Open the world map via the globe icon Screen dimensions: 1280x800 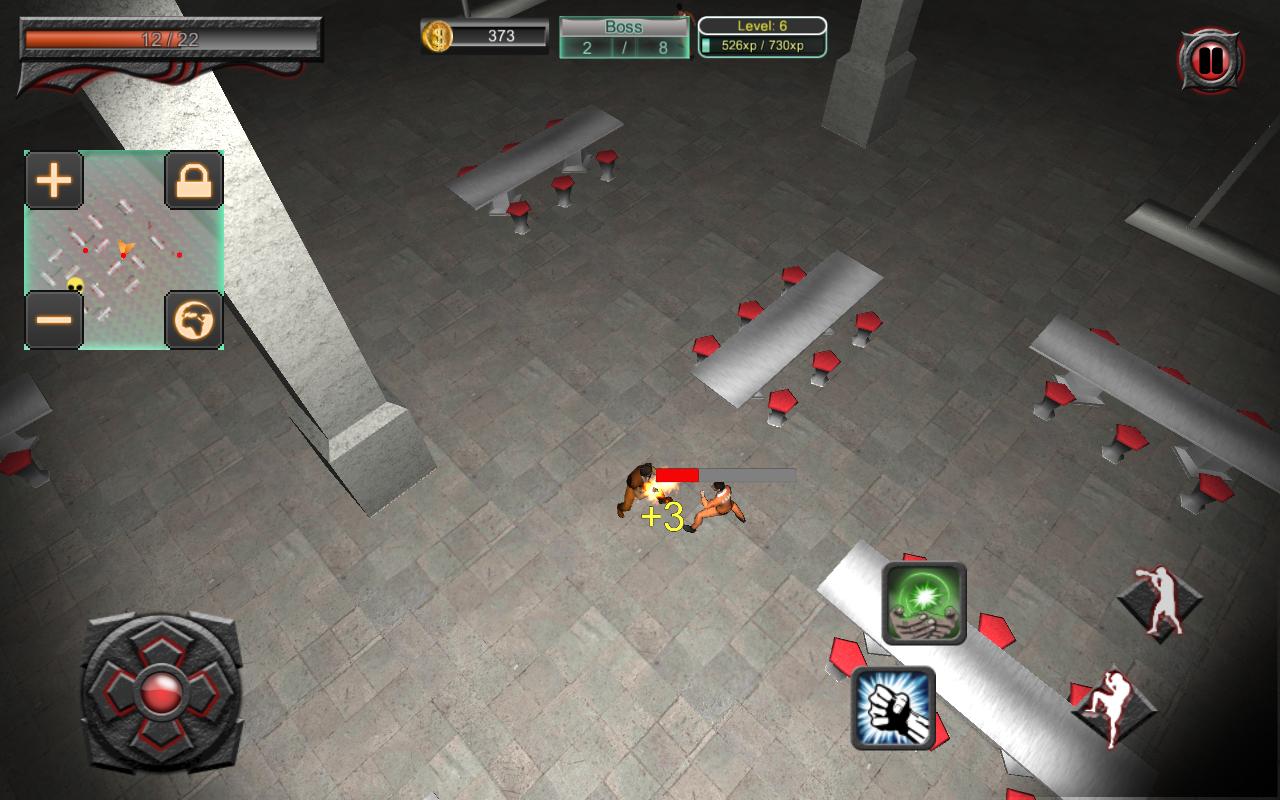[194, 319]
